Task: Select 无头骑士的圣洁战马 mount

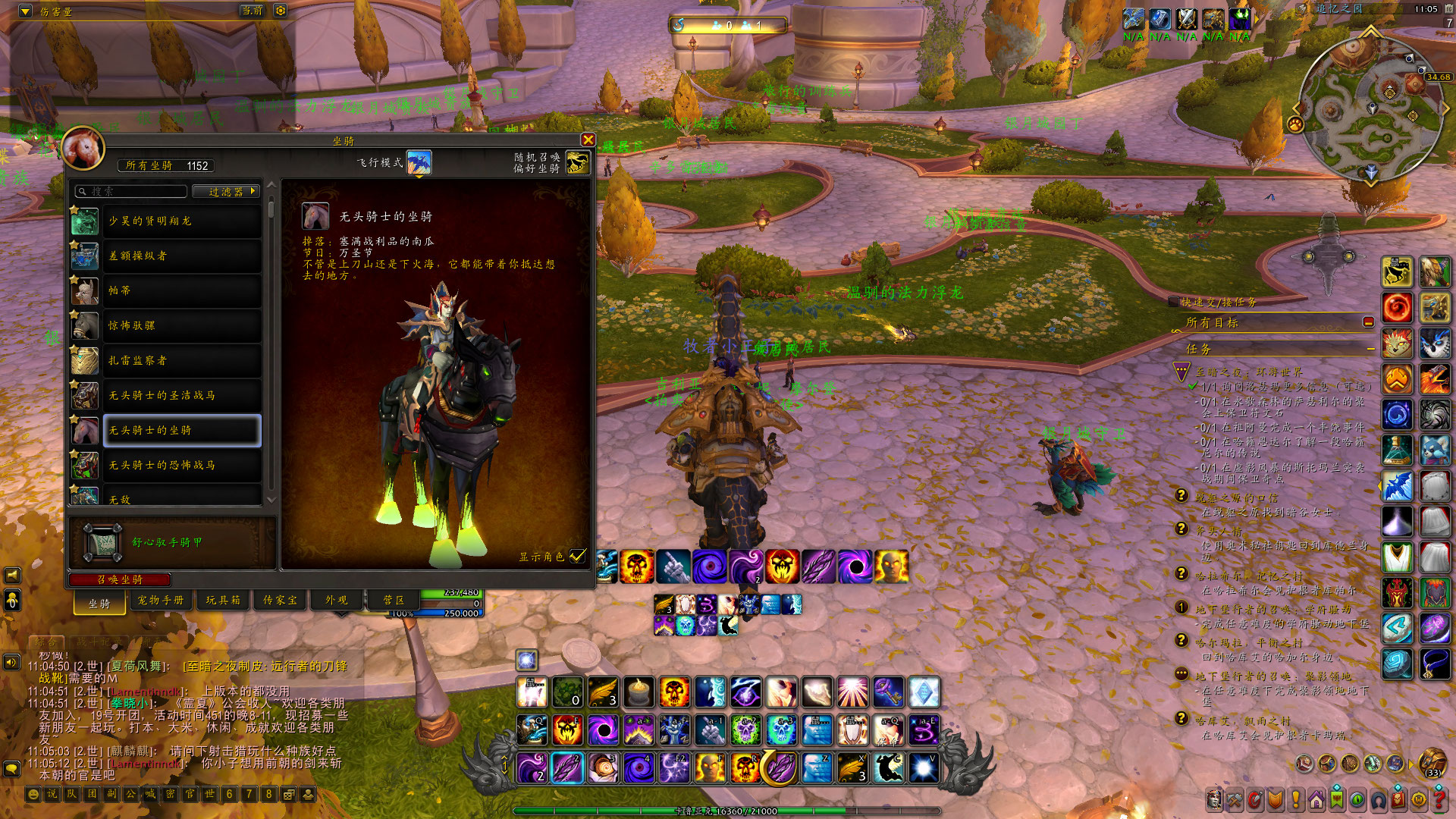Action: (x=181, y=395)
